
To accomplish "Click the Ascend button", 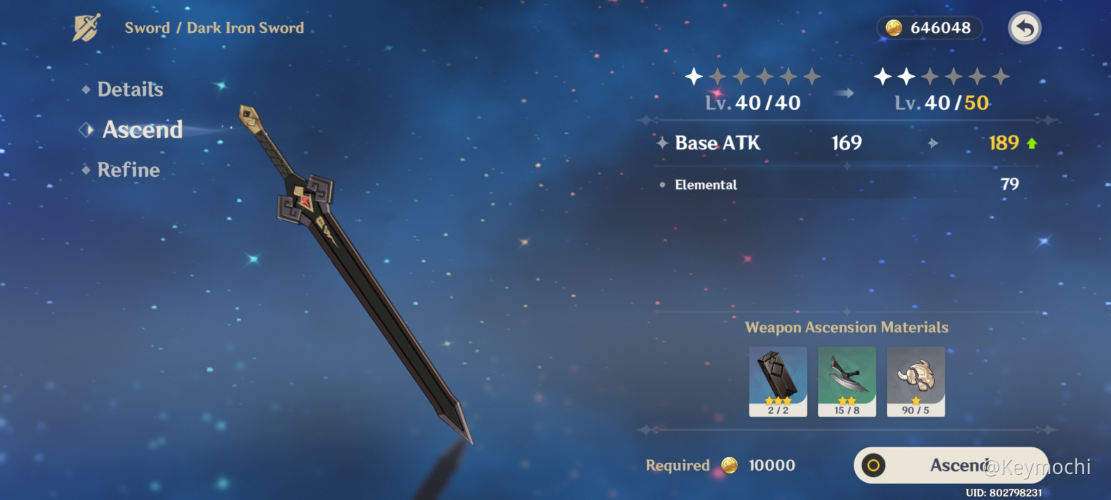I will [950, 465].
